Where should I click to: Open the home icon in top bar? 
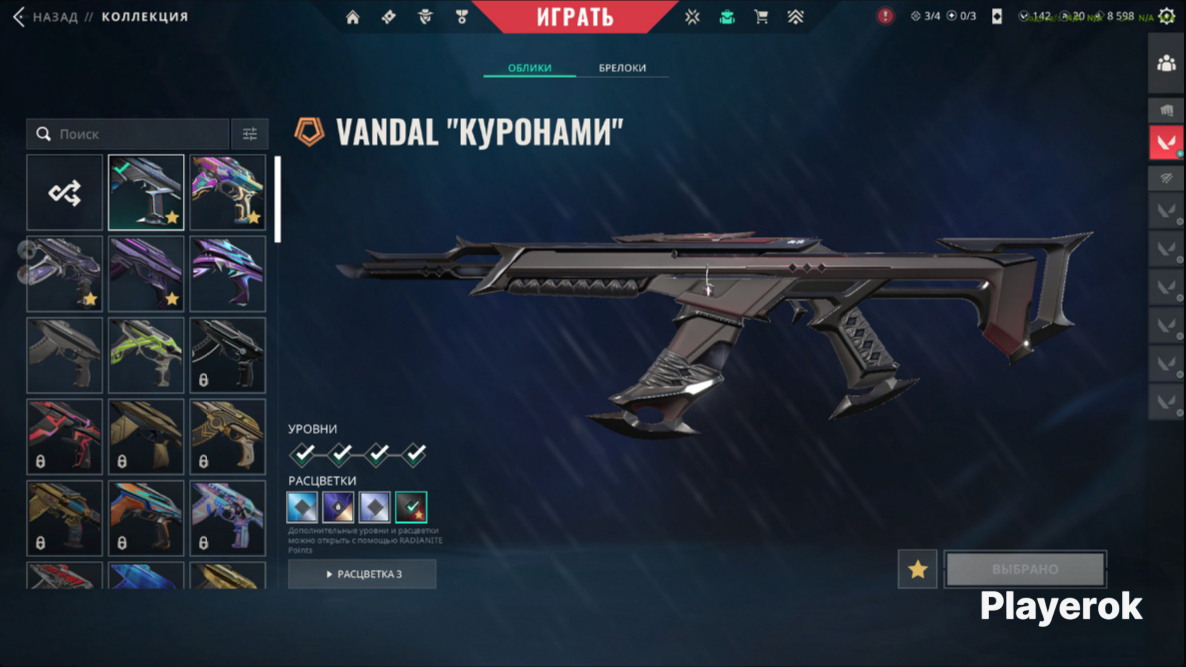[x=352, y=17]
